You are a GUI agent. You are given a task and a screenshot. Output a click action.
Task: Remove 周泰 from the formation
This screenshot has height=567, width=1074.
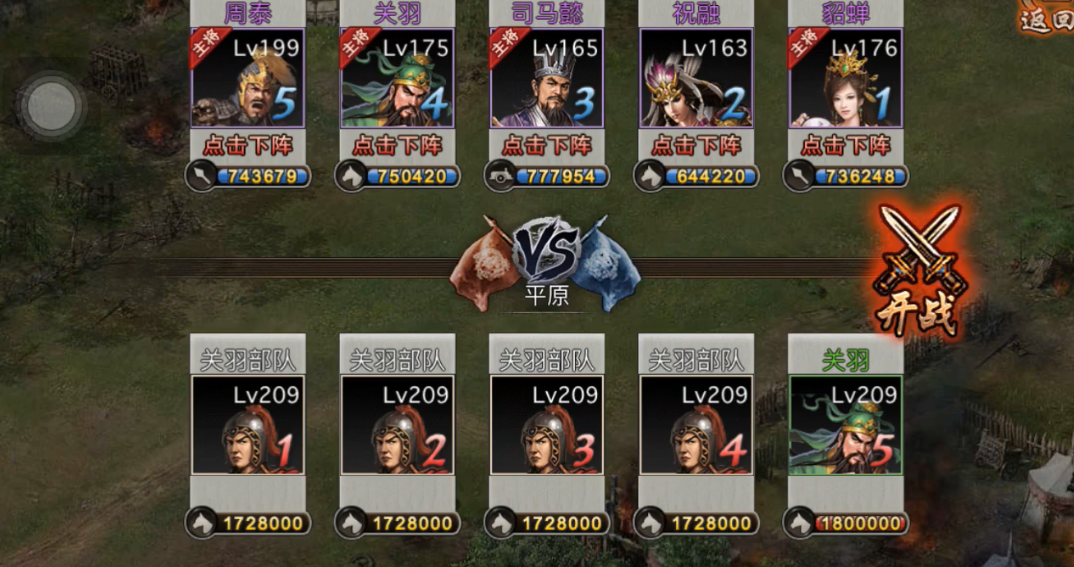coord(247,146)
